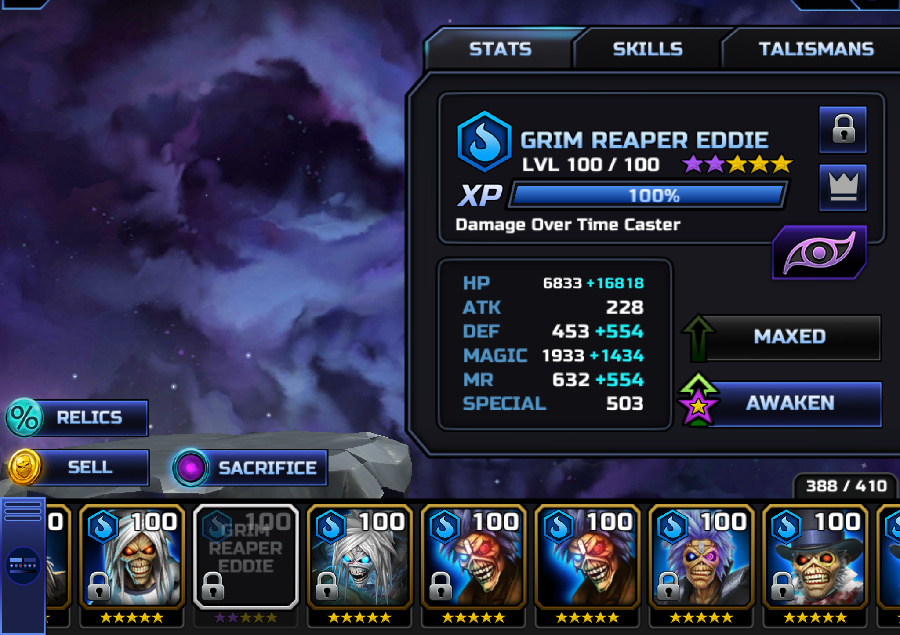Select the Stats tab

tap(500, 49)
